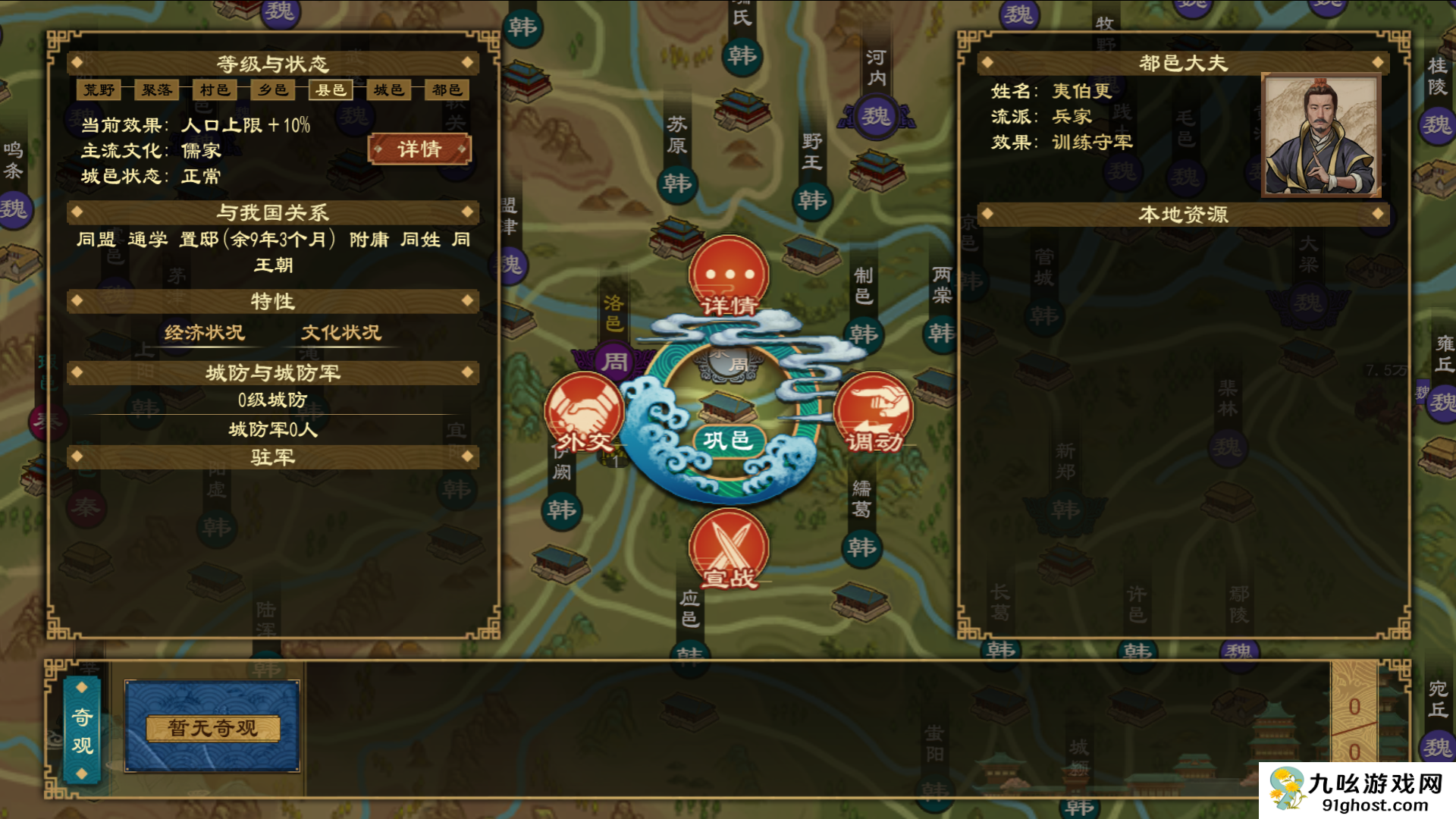Select the 县邑 level tab

coord(331,90)
